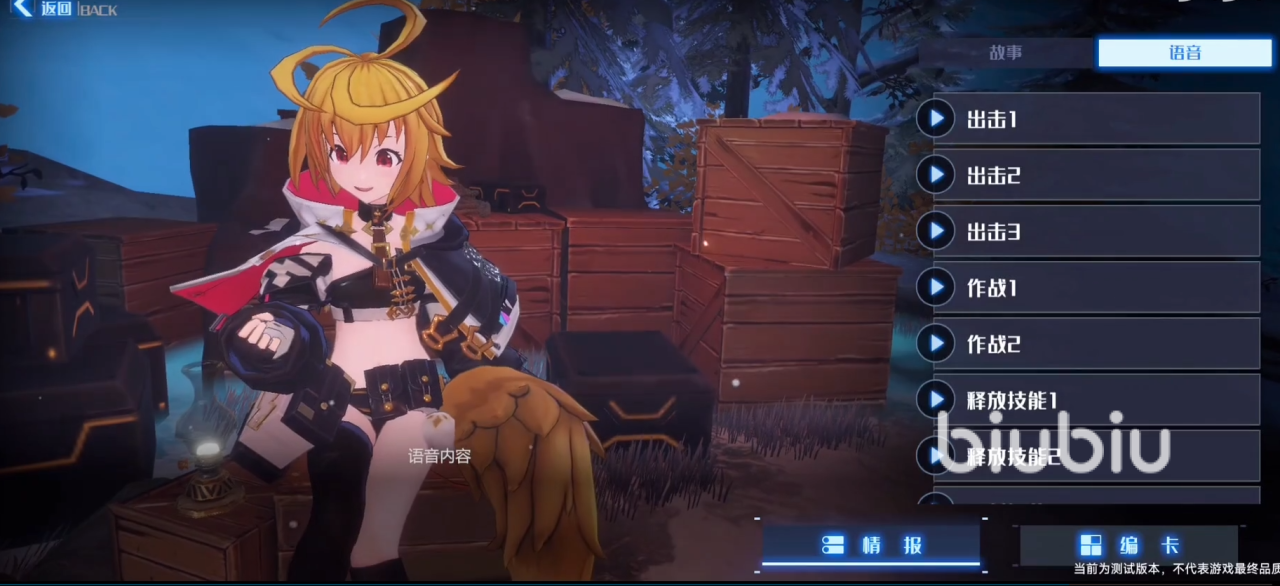Play the 作战2 voice line
The height and width of the screenshot is (586, 1280).
936,344
